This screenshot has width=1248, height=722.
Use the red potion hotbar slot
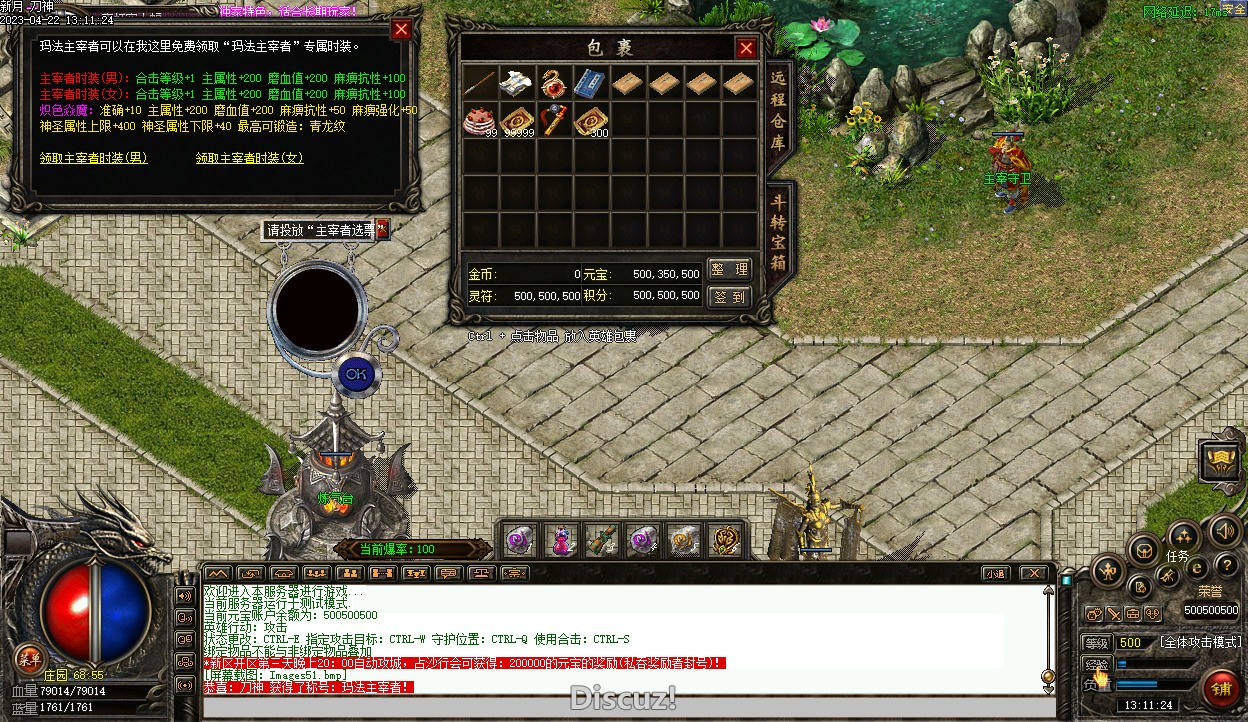click(x=561, y=541)
